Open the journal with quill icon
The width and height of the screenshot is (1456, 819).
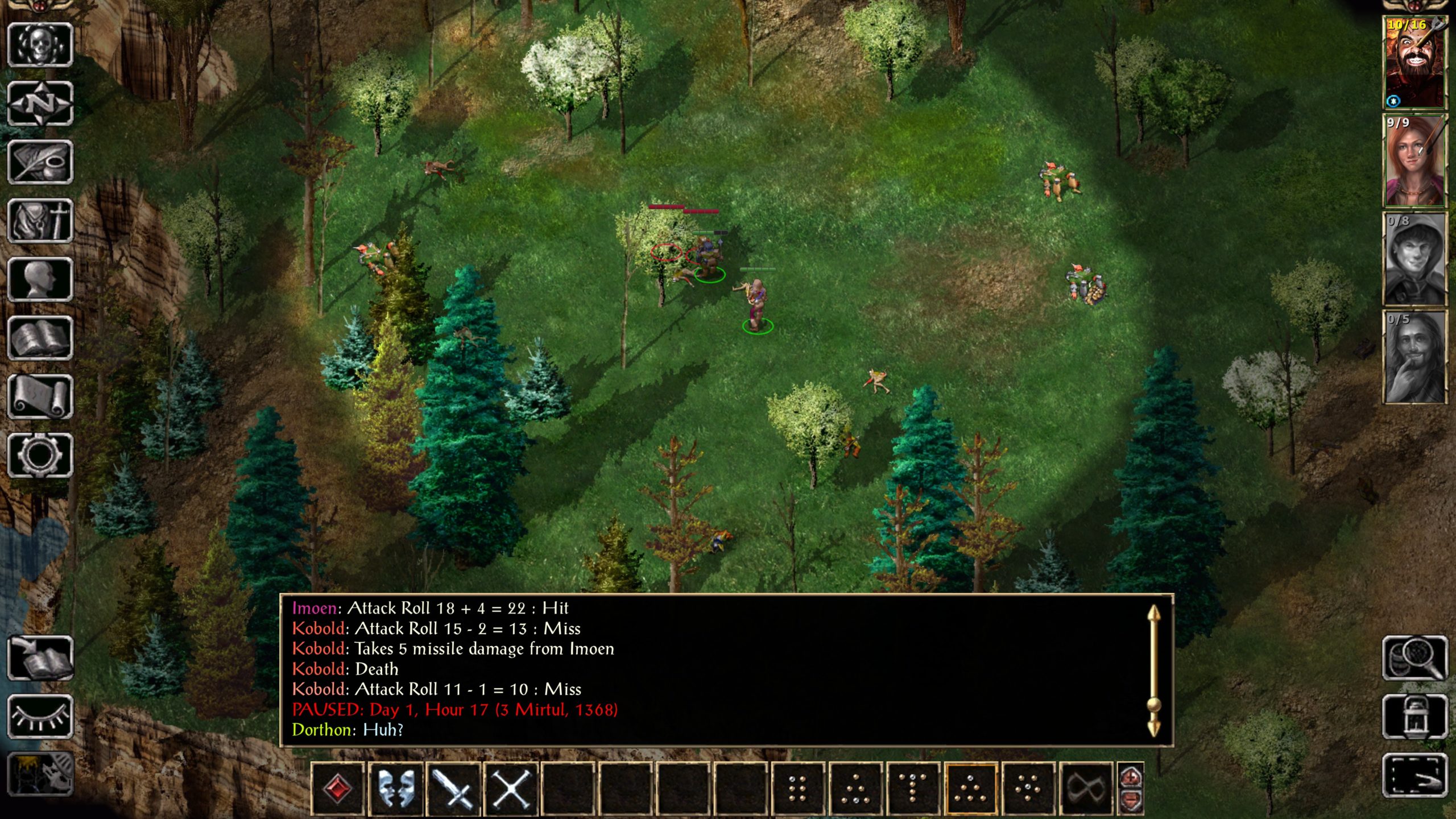pos(40,162)
